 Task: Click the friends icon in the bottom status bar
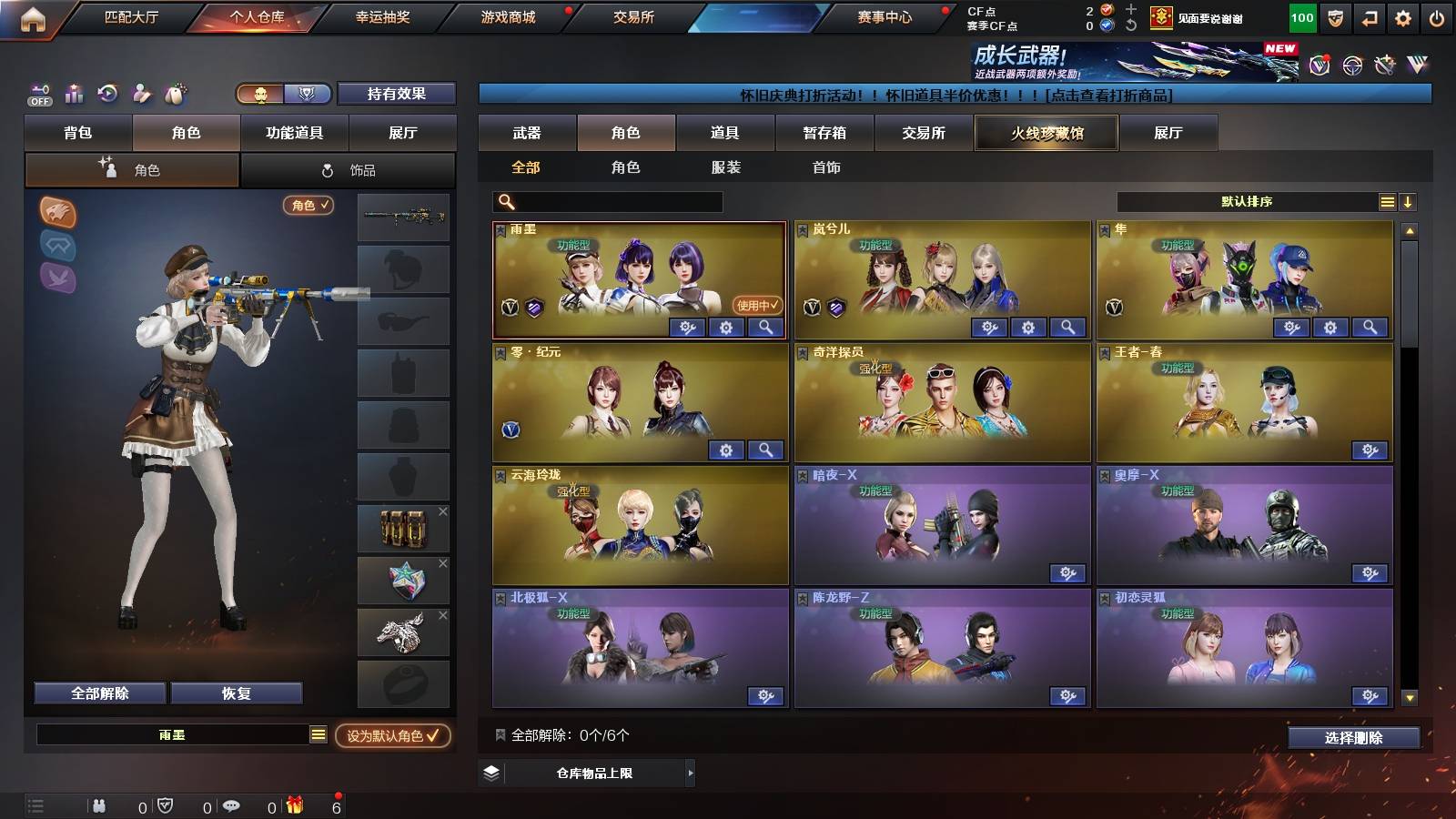click(x=100, y=804)
